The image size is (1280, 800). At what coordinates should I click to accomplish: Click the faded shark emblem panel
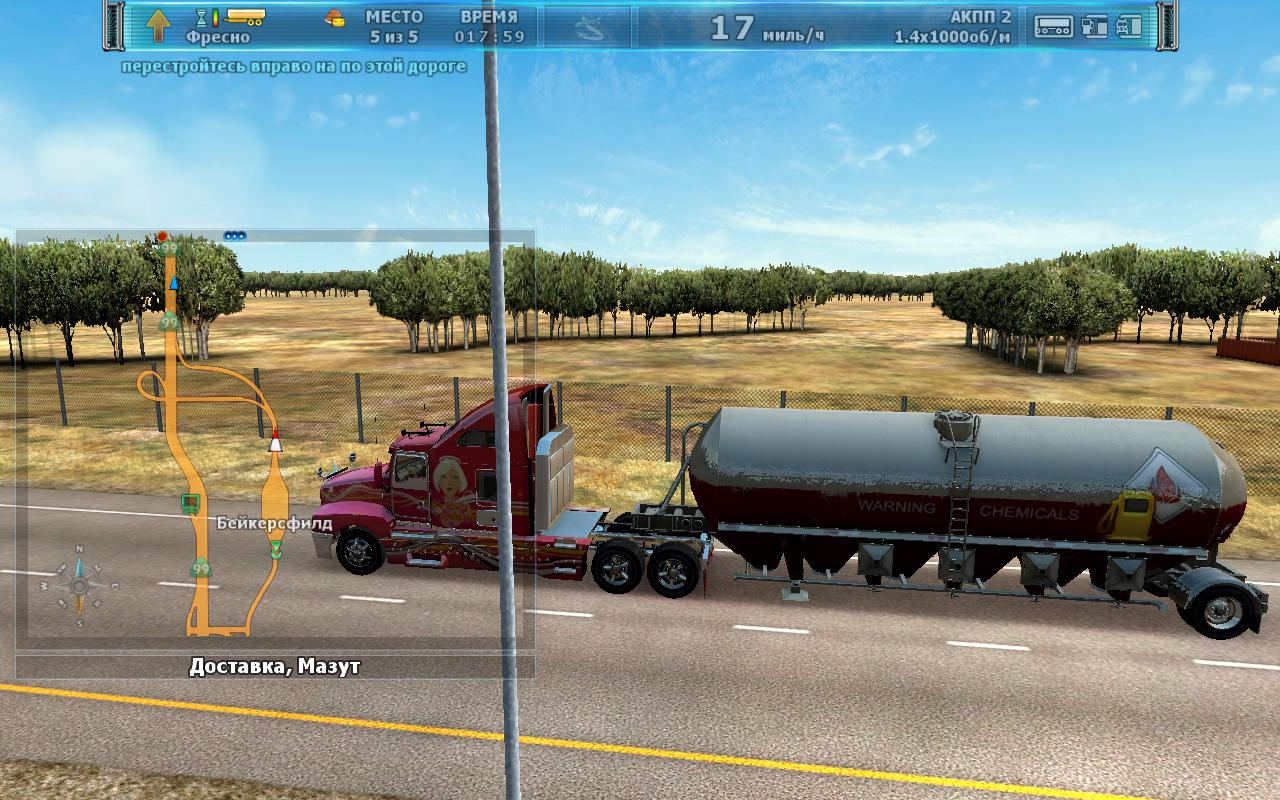pyautogui.click(x=588, y=27)
